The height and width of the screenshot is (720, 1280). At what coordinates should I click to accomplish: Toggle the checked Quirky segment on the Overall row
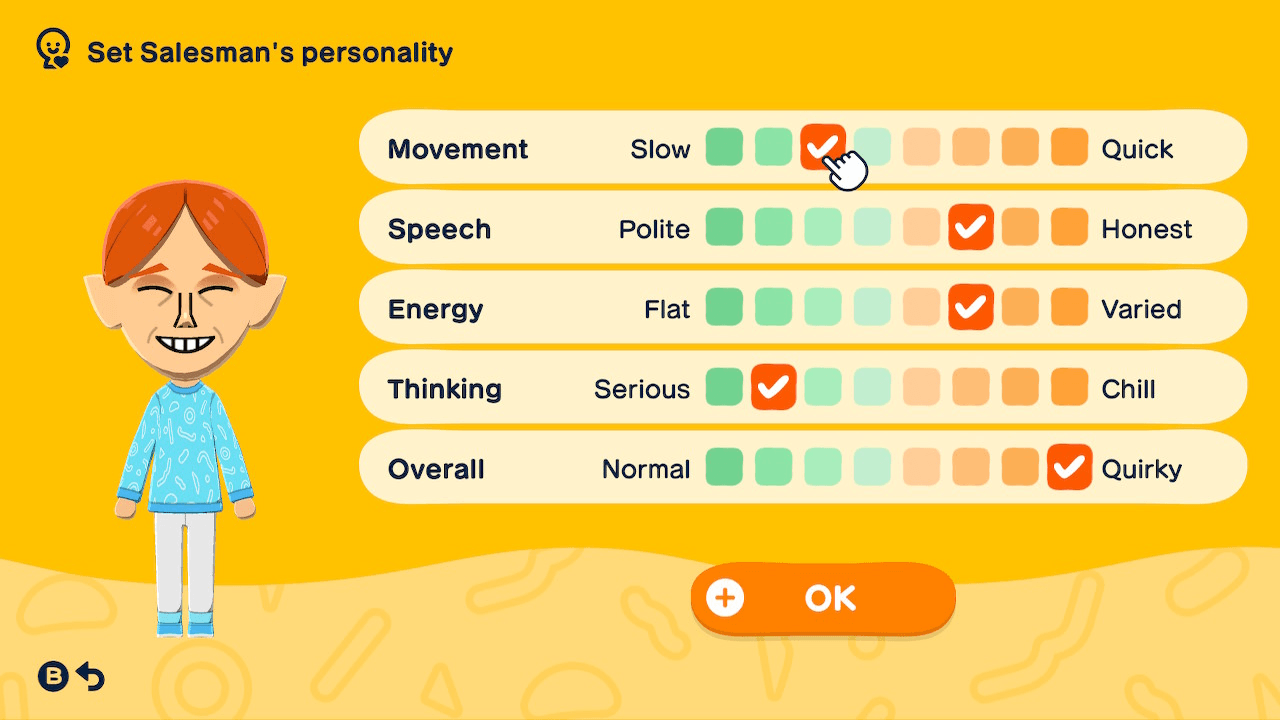[x=1069, y=468]
